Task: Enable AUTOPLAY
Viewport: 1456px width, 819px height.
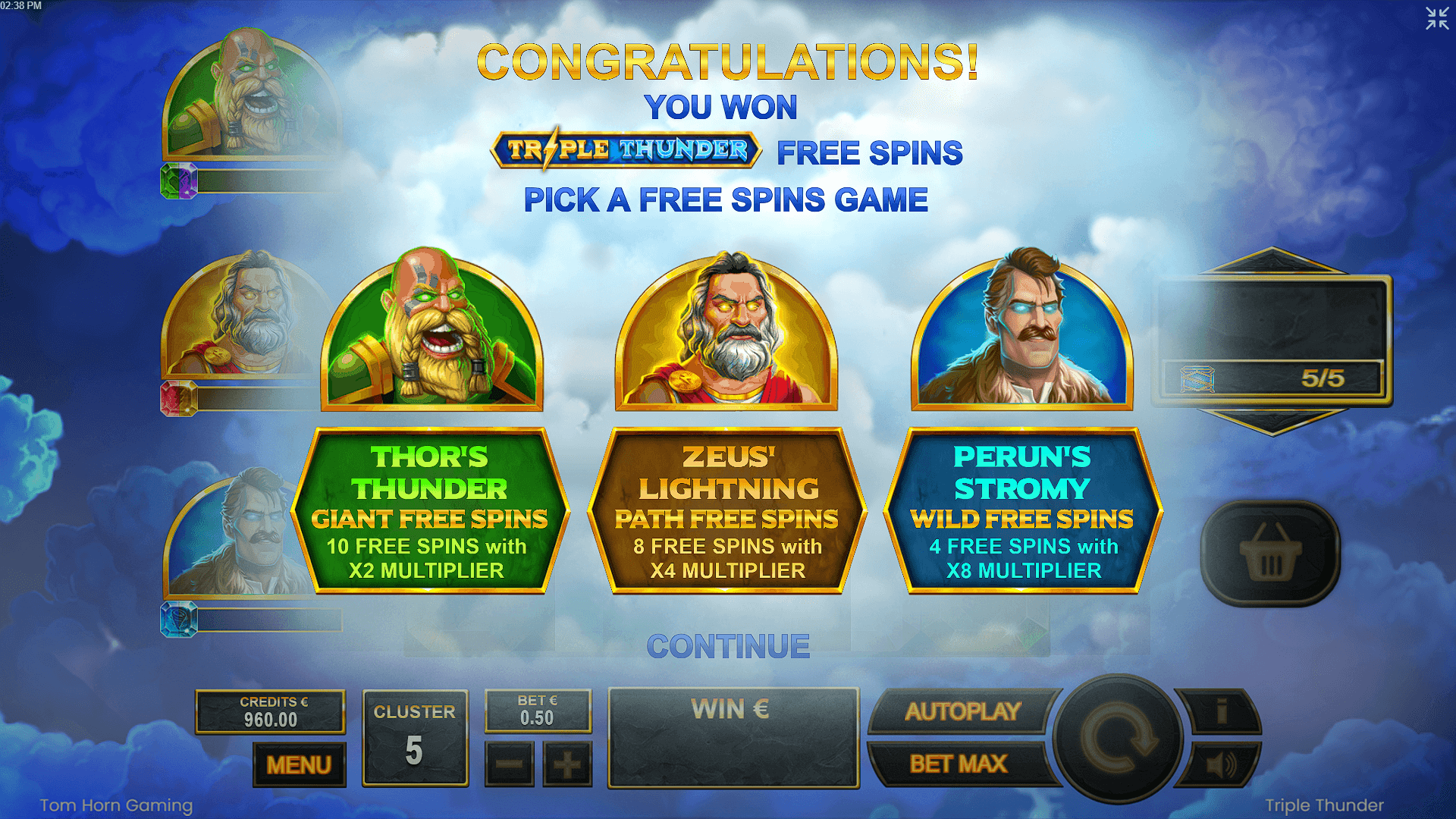Action: click(962, 711)
